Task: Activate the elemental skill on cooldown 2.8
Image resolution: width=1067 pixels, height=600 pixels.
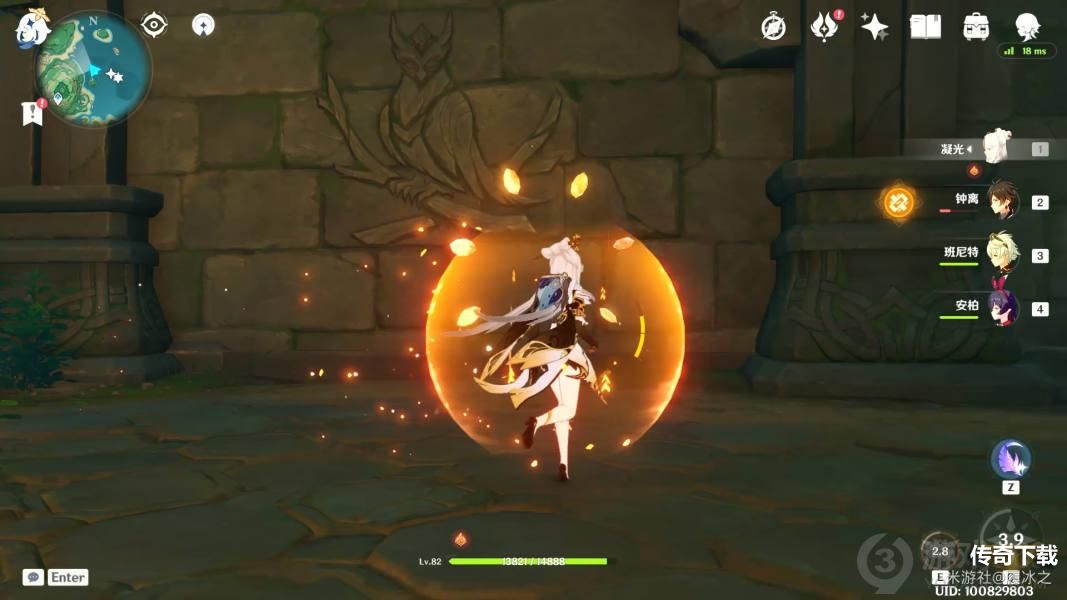Action: [x=940, y=552]
